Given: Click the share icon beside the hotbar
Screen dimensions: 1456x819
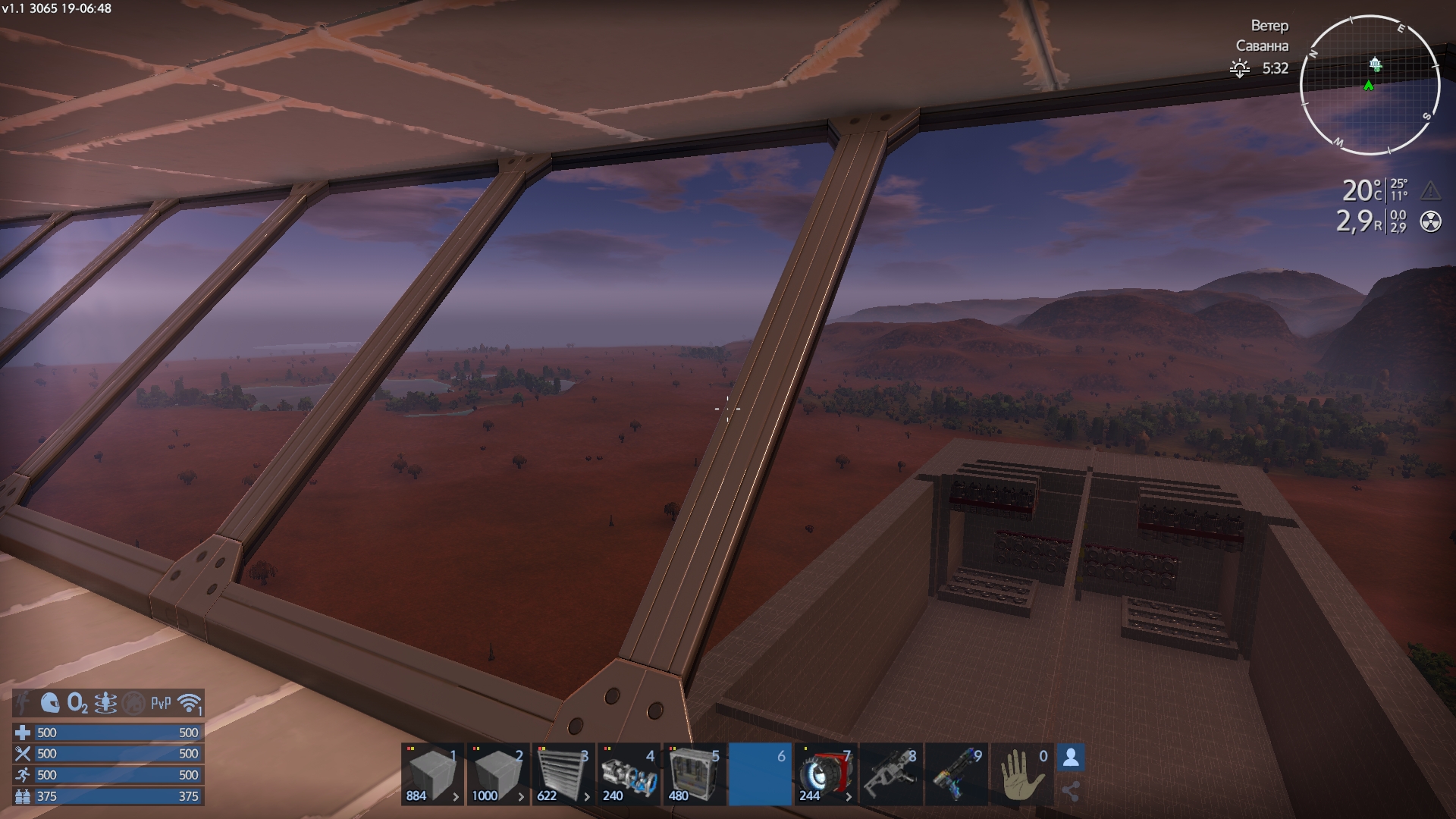Looking at the screenshot, I should (1071, 792).
